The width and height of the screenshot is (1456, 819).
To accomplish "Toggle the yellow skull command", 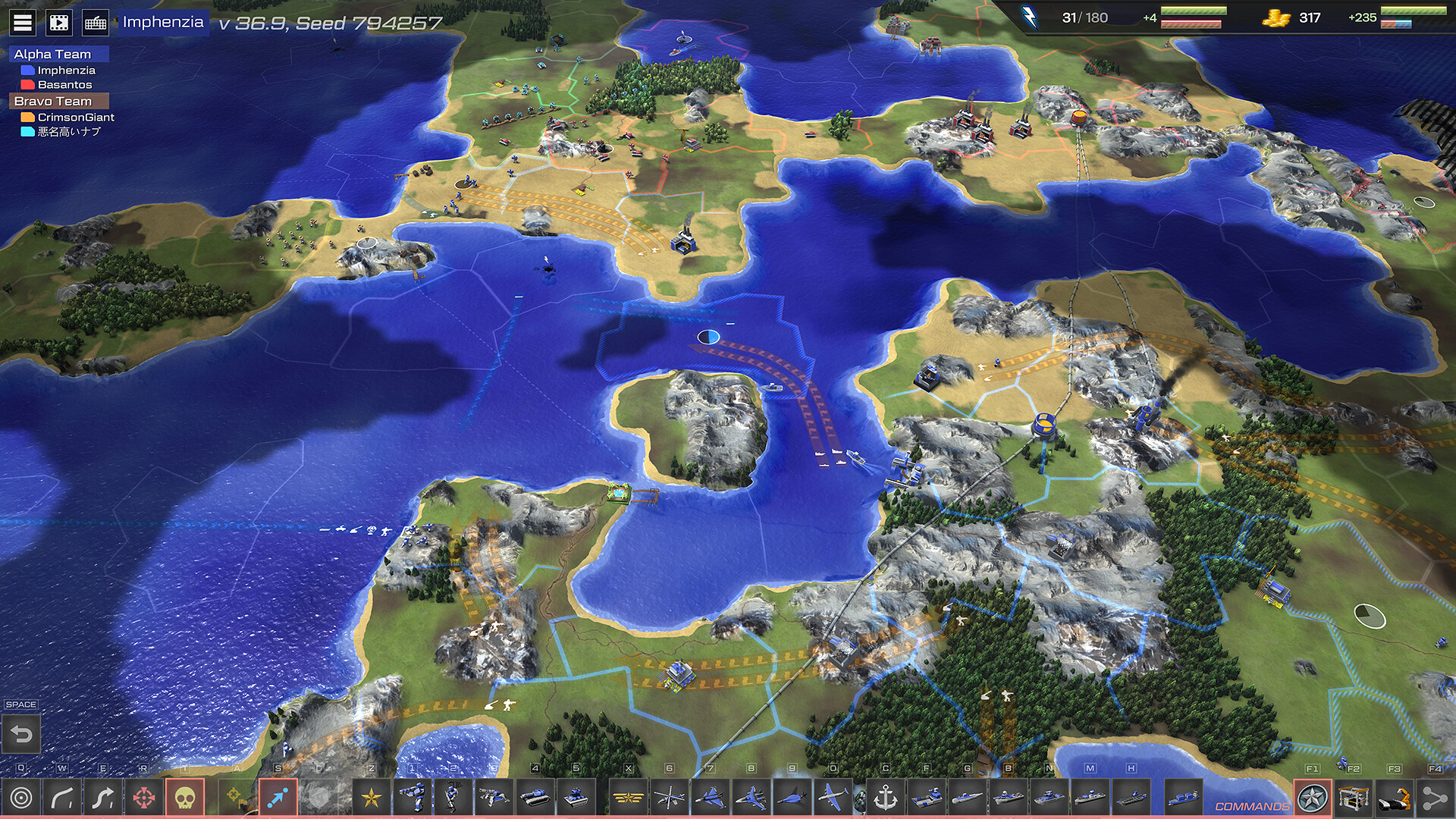I will [185, 798].
